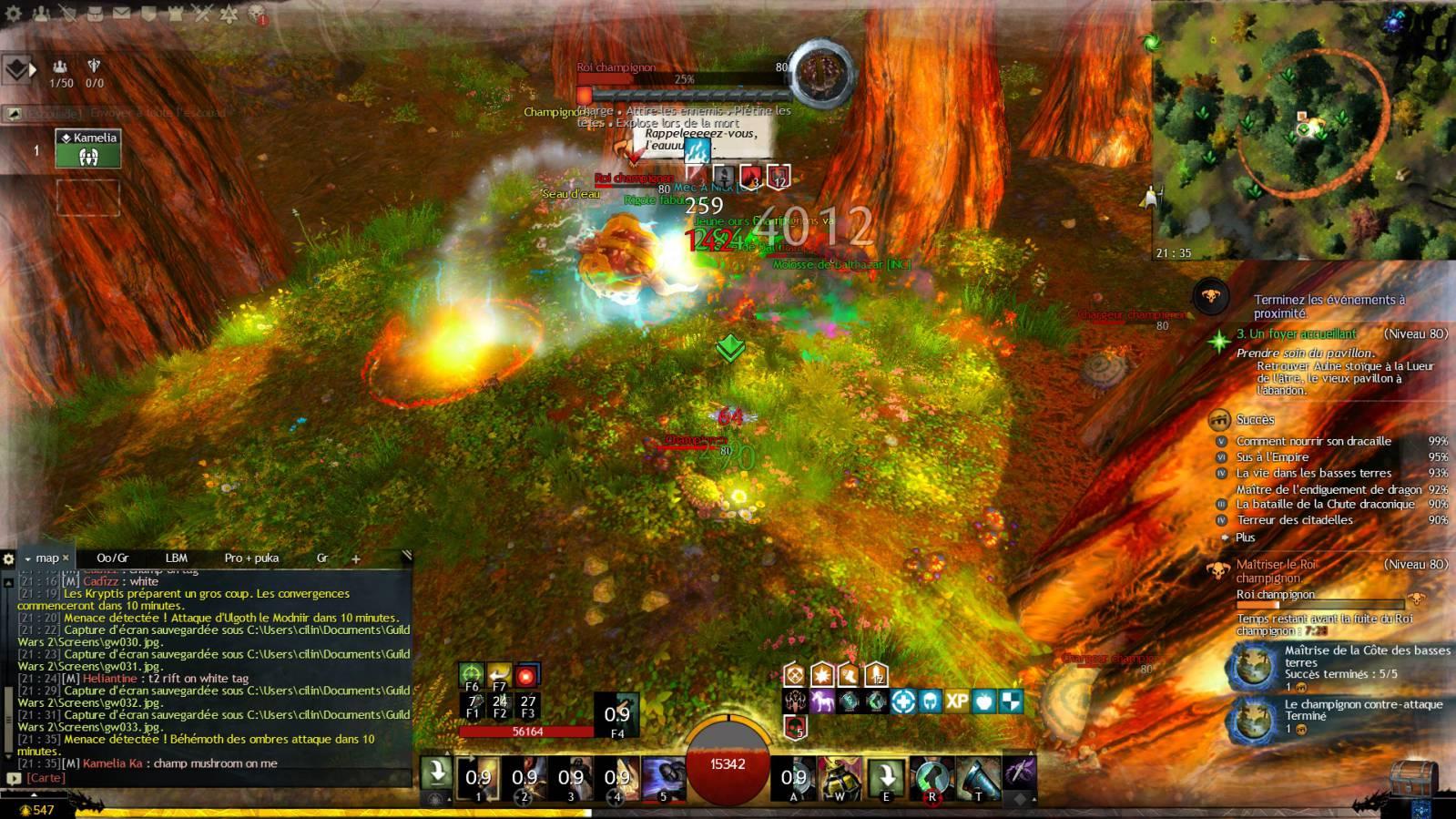Switch to the LBM chat tab
This screenshot has height=819, width=1456.
[x=176, y=558]
